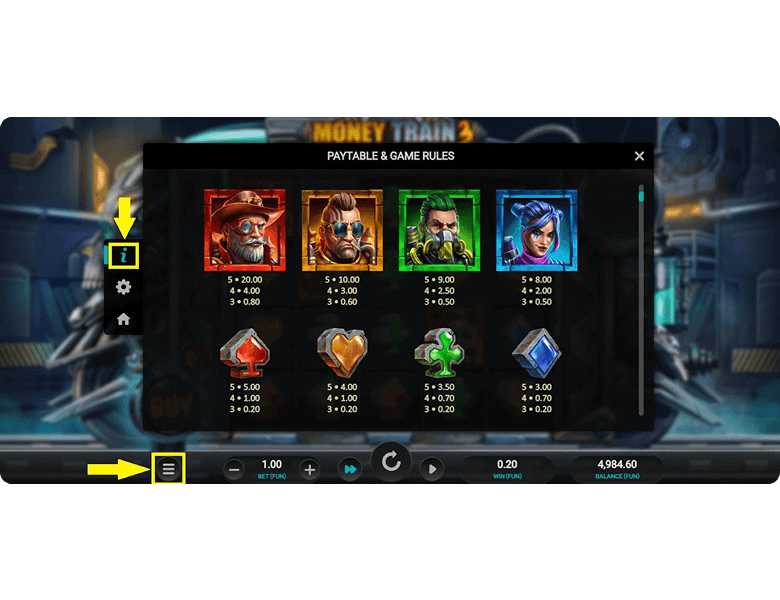
Task: Increase the bet with the plus button
Action: tap(310, 469)
